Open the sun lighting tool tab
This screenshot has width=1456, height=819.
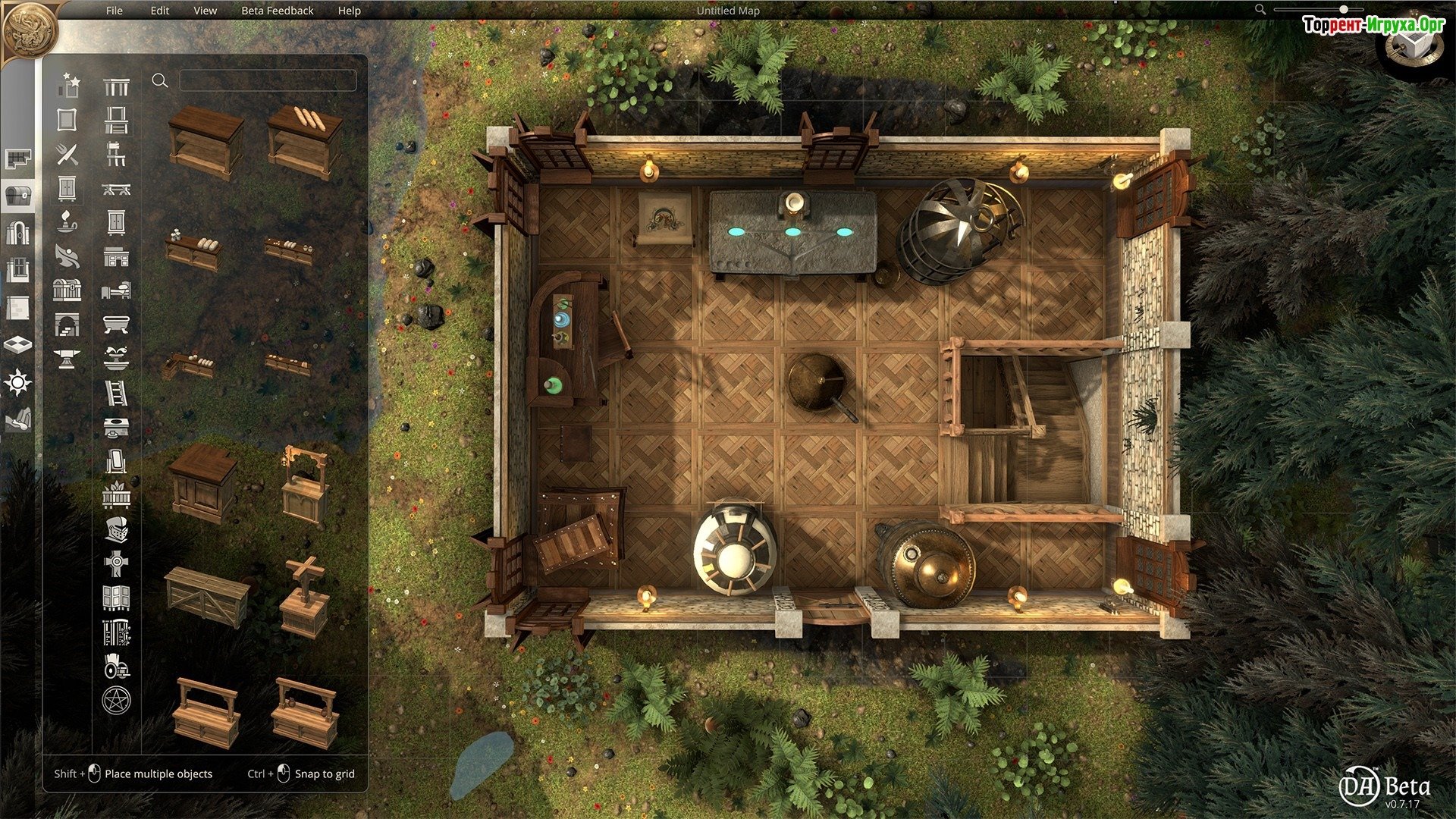[x=18, y=382]
